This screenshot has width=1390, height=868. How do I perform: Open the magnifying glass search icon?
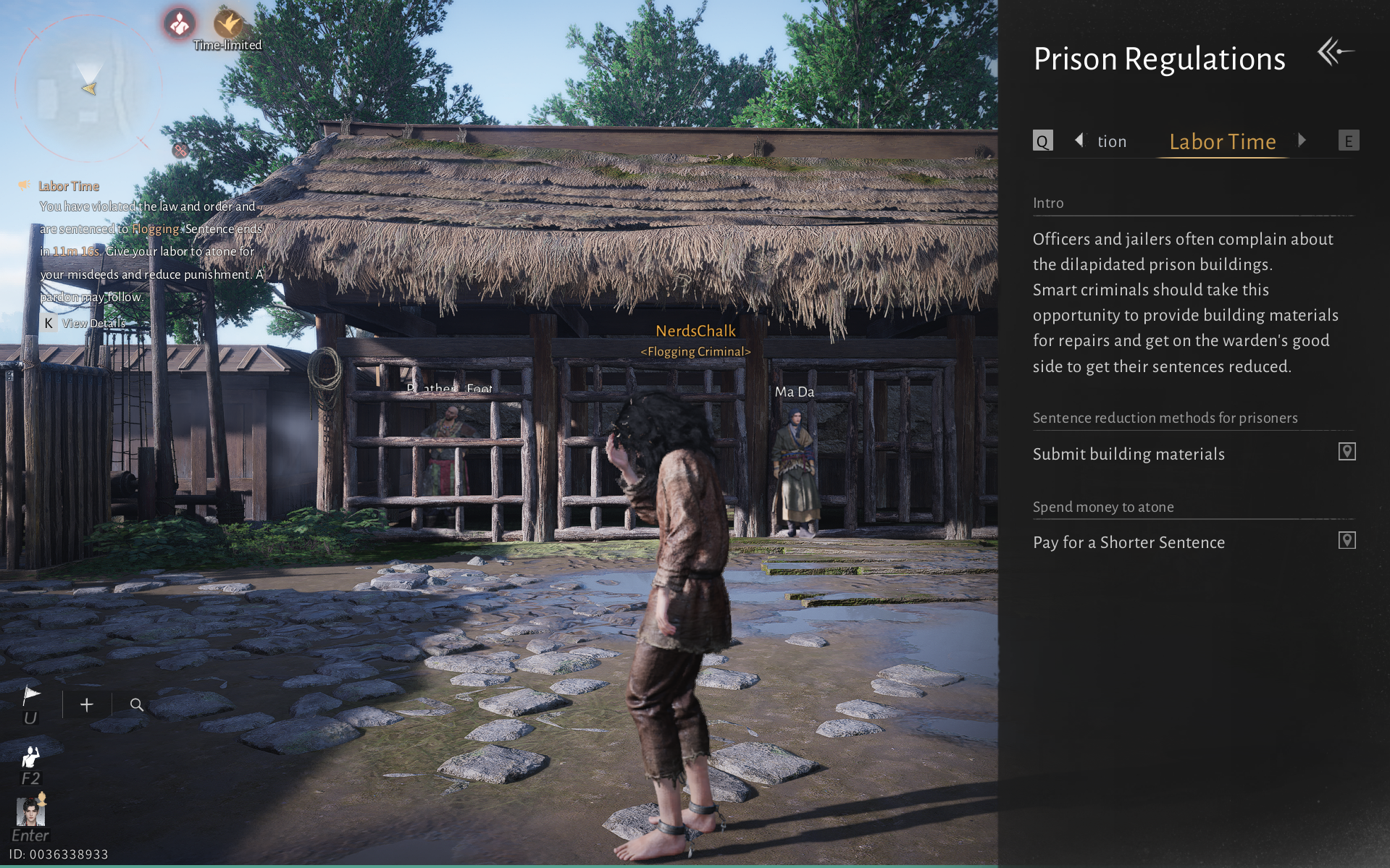click(136, 704)
